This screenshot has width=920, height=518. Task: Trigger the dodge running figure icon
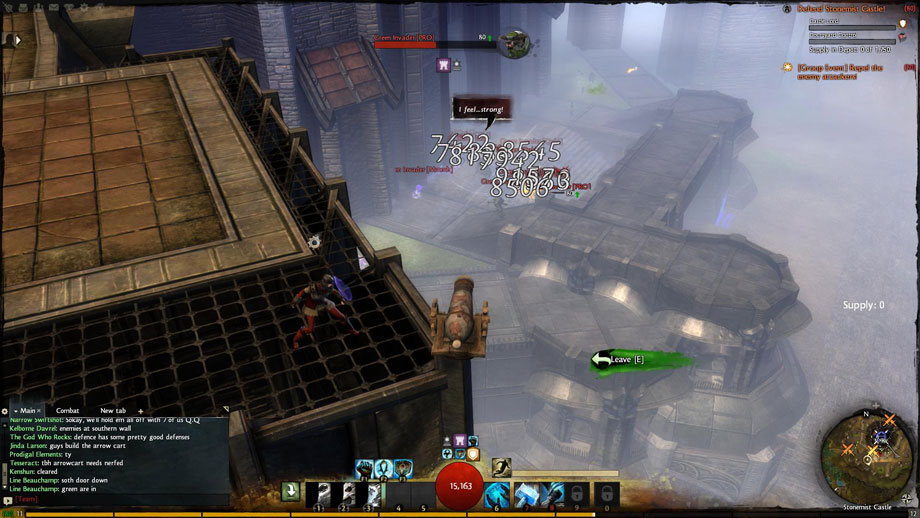[501, 466]
